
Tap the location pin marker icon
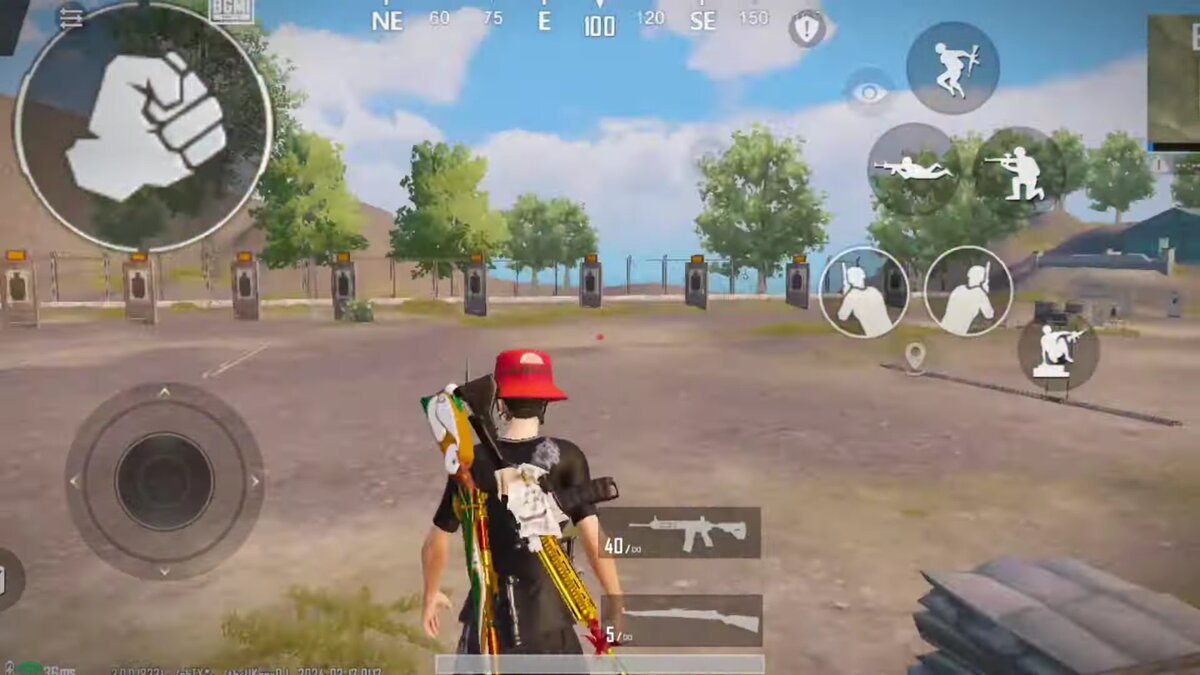tap(914, 356)
